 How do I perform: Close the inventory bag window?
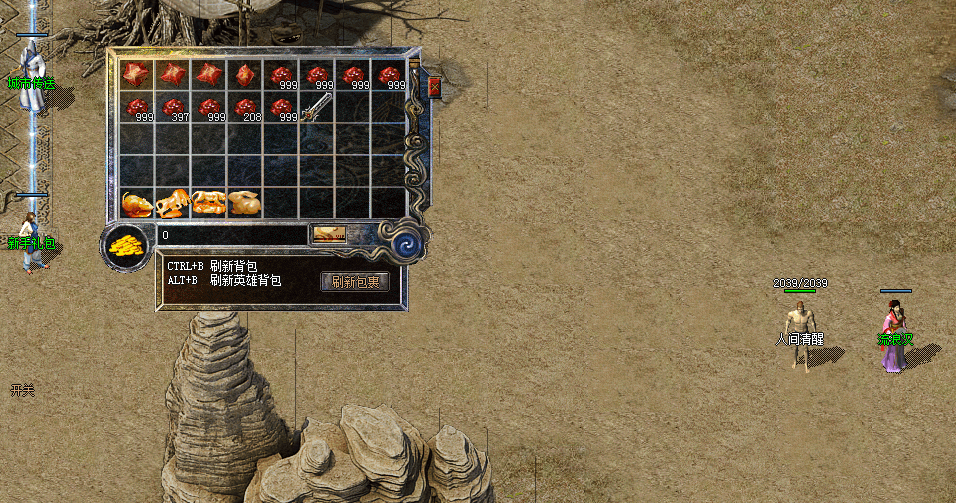[x=435, y=87]
